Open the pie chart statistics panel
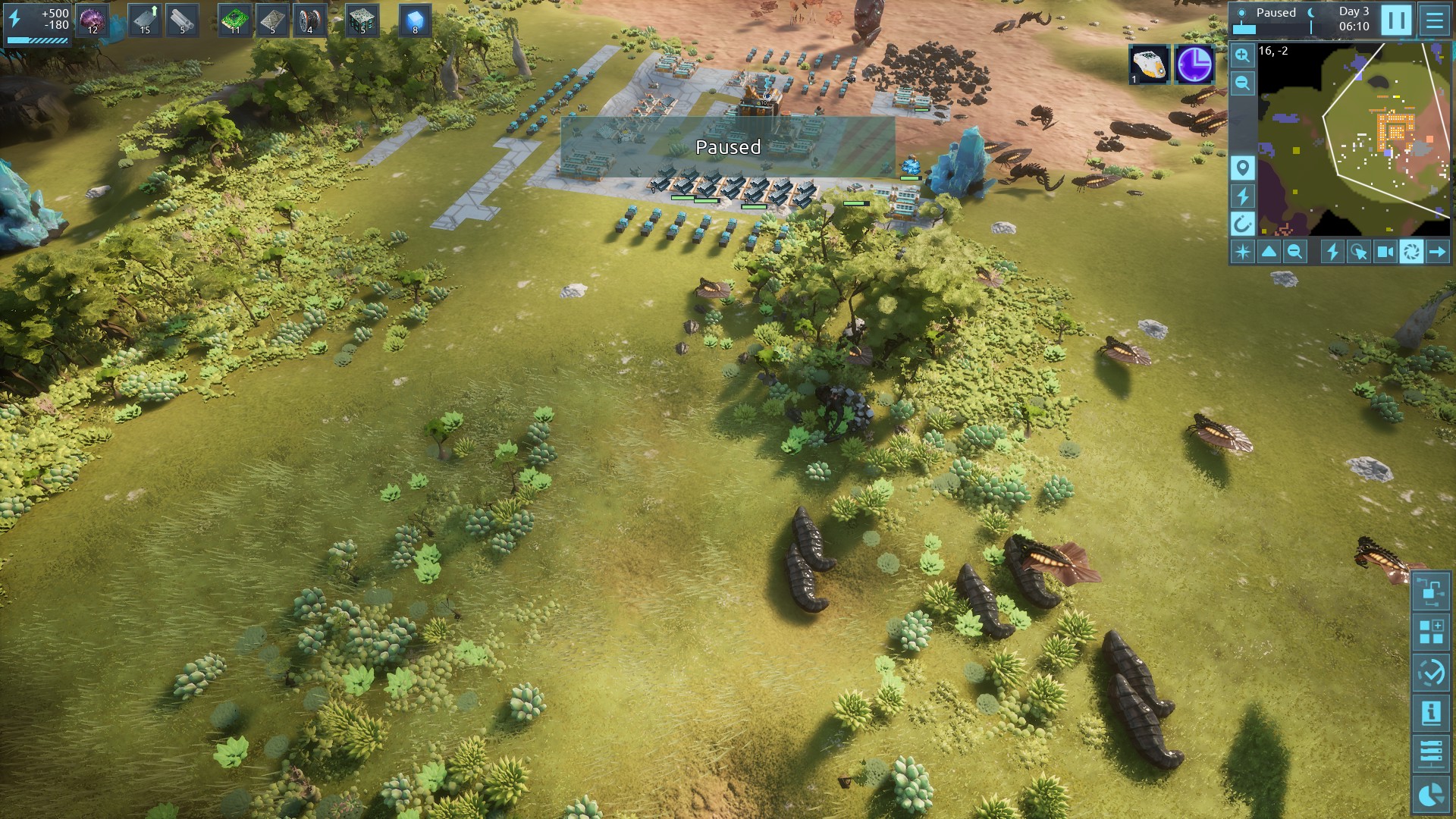Screen dimensions: 1456x819 [x=1431, y=794]
